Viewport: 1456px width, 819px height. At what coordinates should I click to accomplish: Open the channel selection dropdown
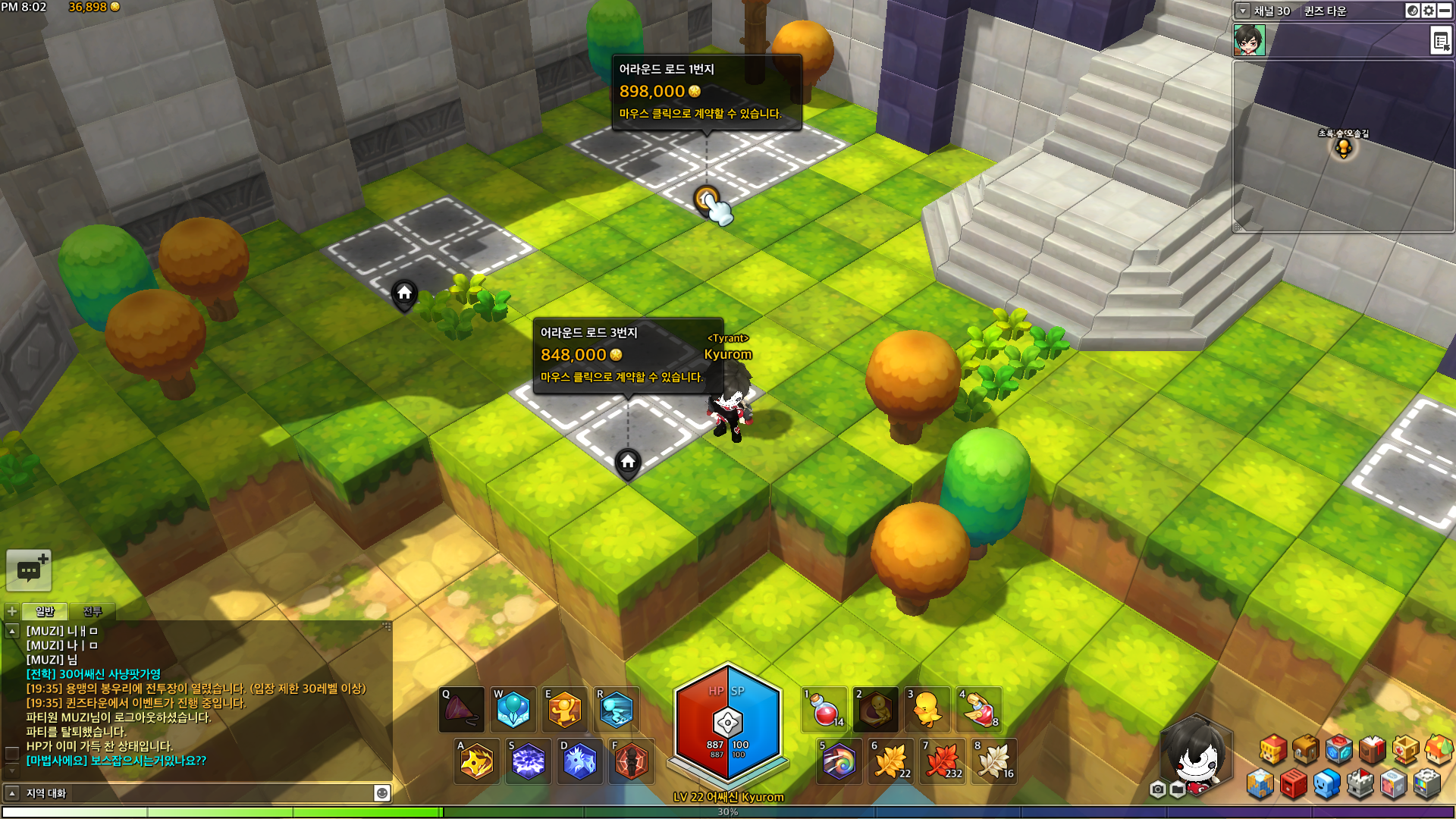[1243, 11]
